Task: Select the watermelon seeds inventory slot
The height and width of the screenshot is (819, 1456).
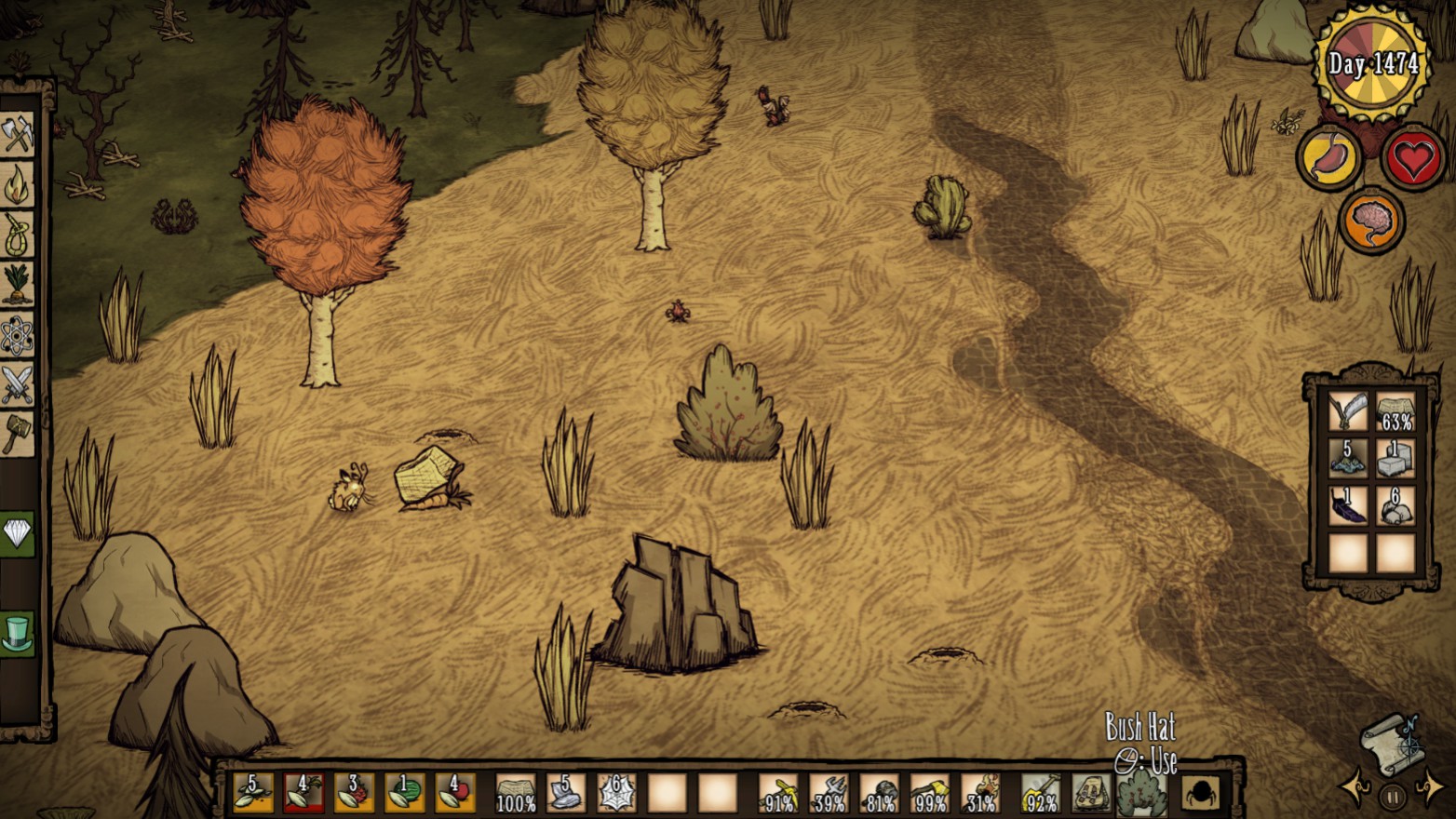Action: click(404, 794)
